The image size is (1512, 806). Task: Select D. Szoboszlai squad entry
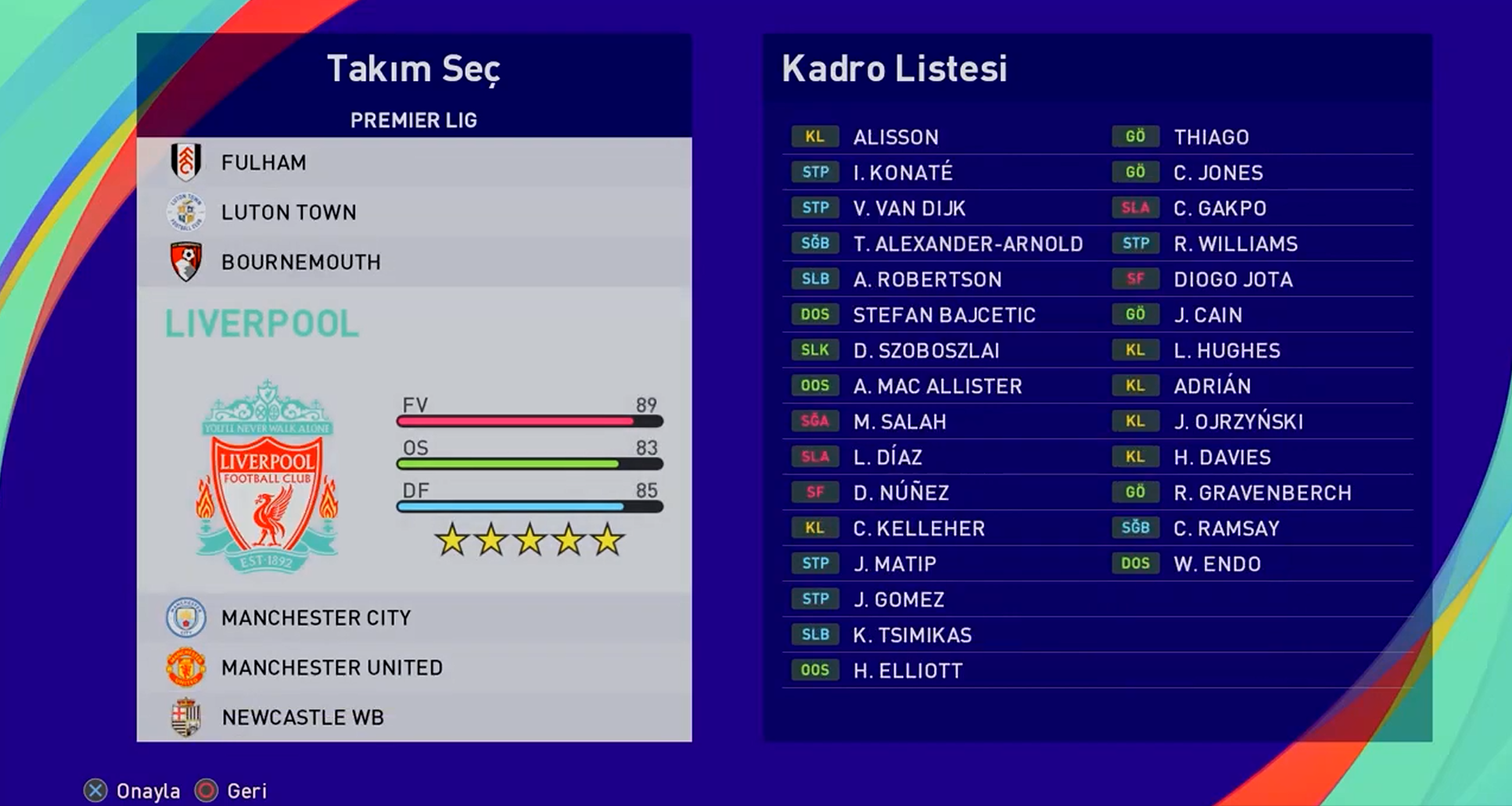(x=926, y=351)
